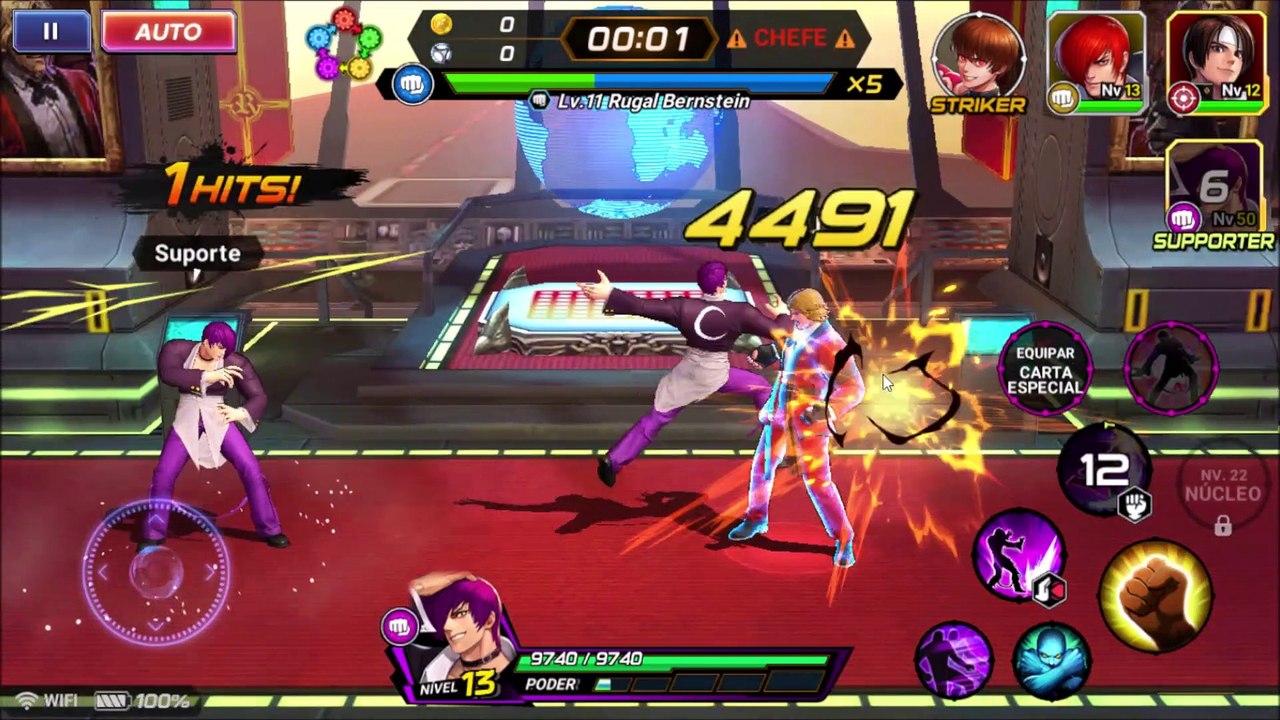Screen dimensions: 1280x720
Task: Use the skill showing a 12 cooldown
Action: click(x=1106, y=470)
